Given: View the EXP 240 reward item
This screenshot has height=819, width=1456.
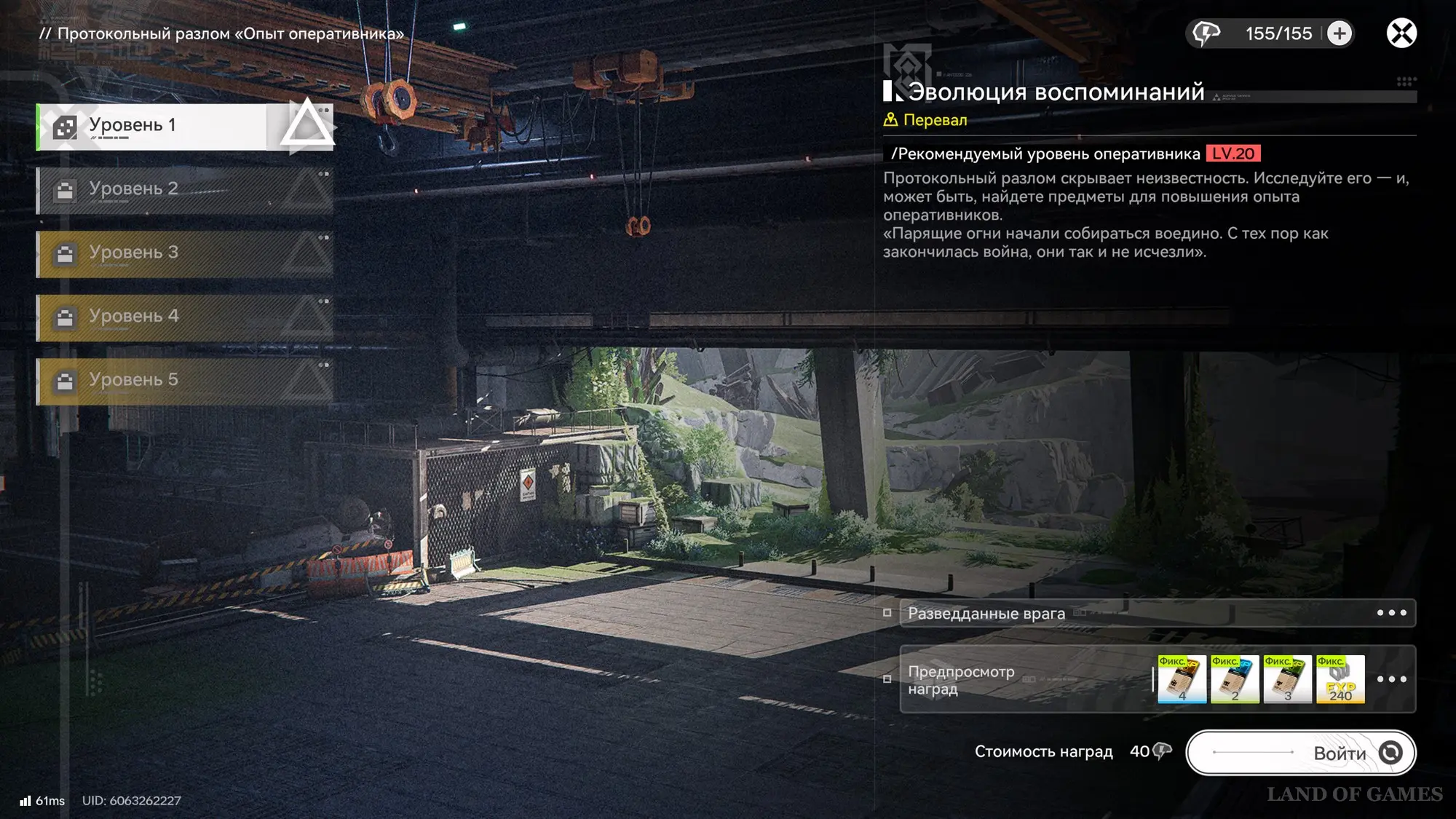Looking at the screenshot, I should pyautogui.click(x=1340, y=679).
